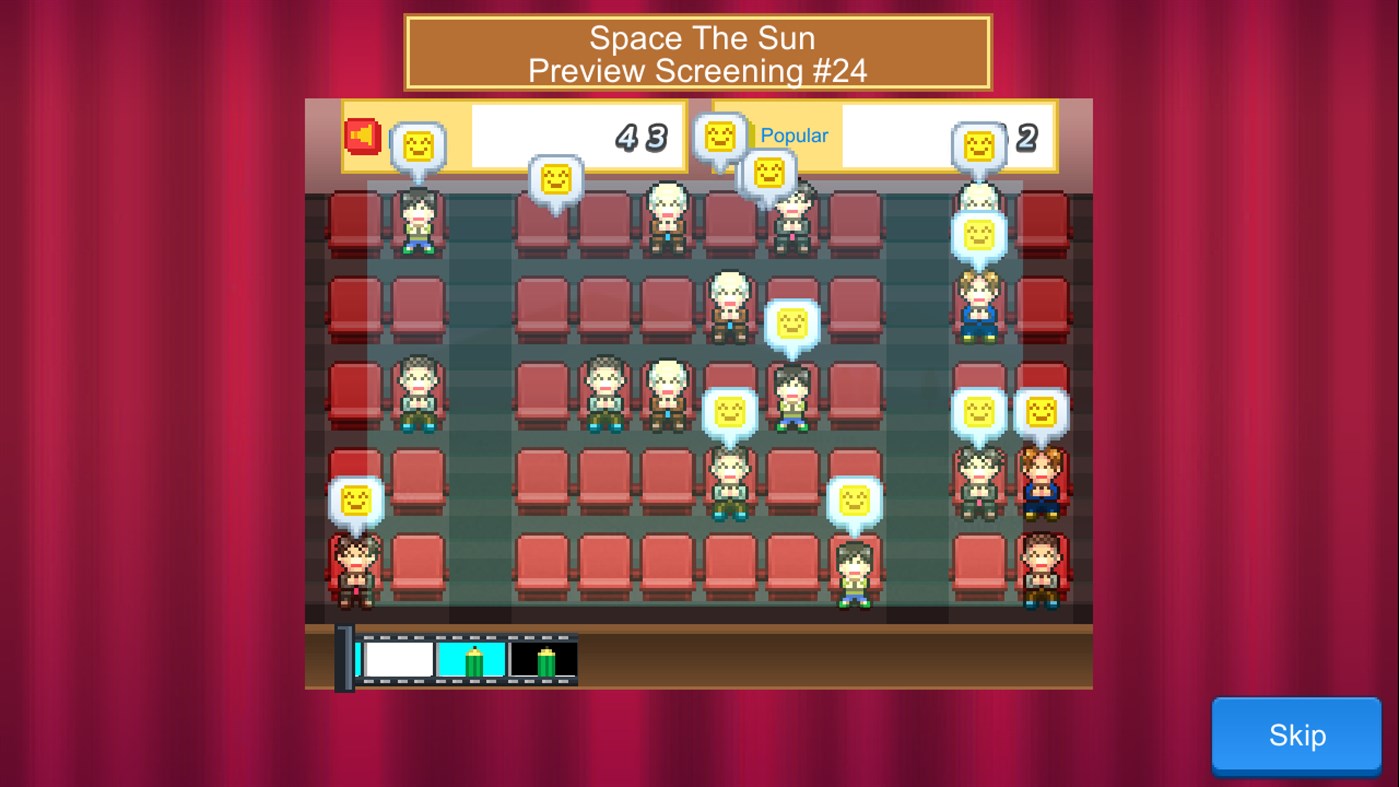The height and width of the screenshot is (787, 1399).
Task: Toggle the smiley bubble over the middle-row spectator
Action: (729, 412)
